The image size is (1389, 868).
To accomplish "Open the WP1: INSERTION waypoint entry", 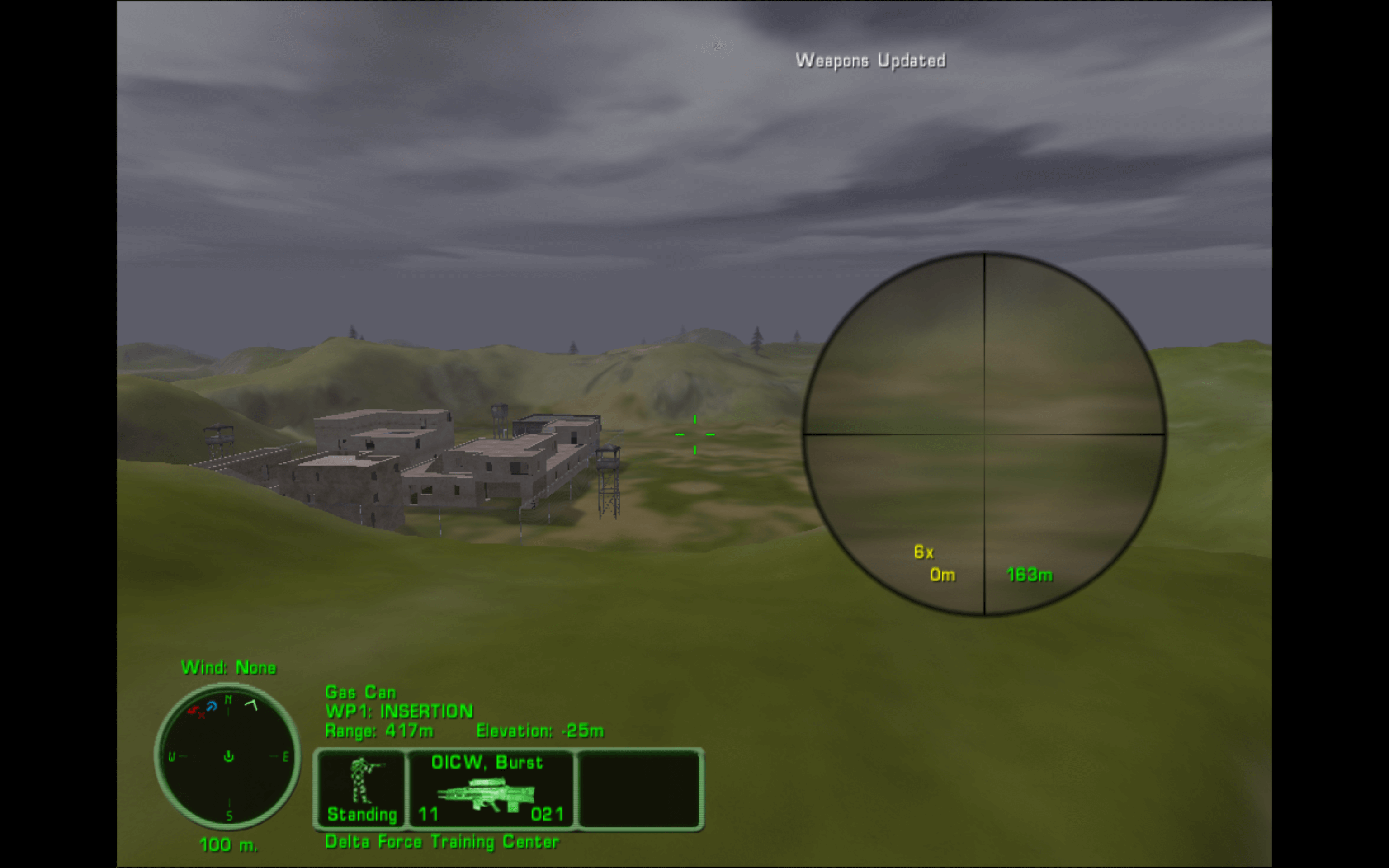I will pyautogui.click(x=398, y=711).
